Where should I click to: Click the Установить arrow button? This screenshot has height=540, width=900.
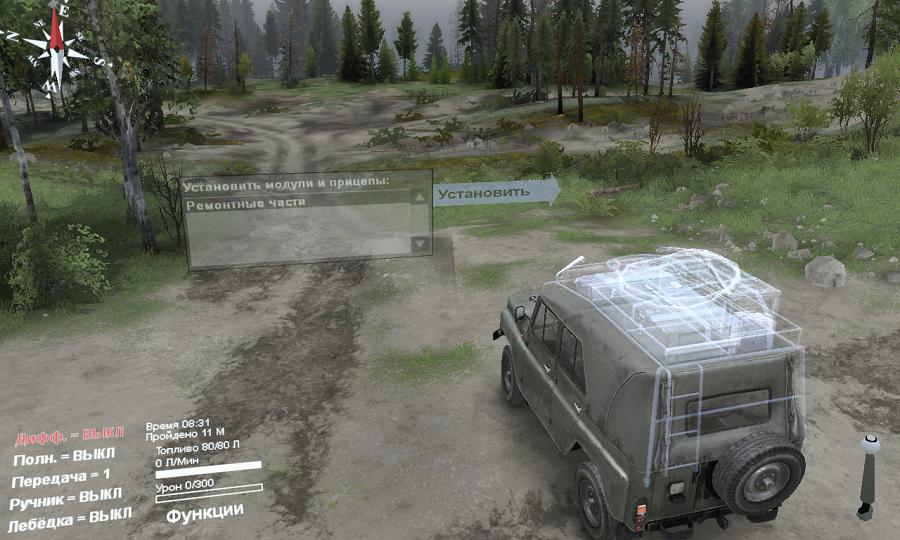[495, 192]
